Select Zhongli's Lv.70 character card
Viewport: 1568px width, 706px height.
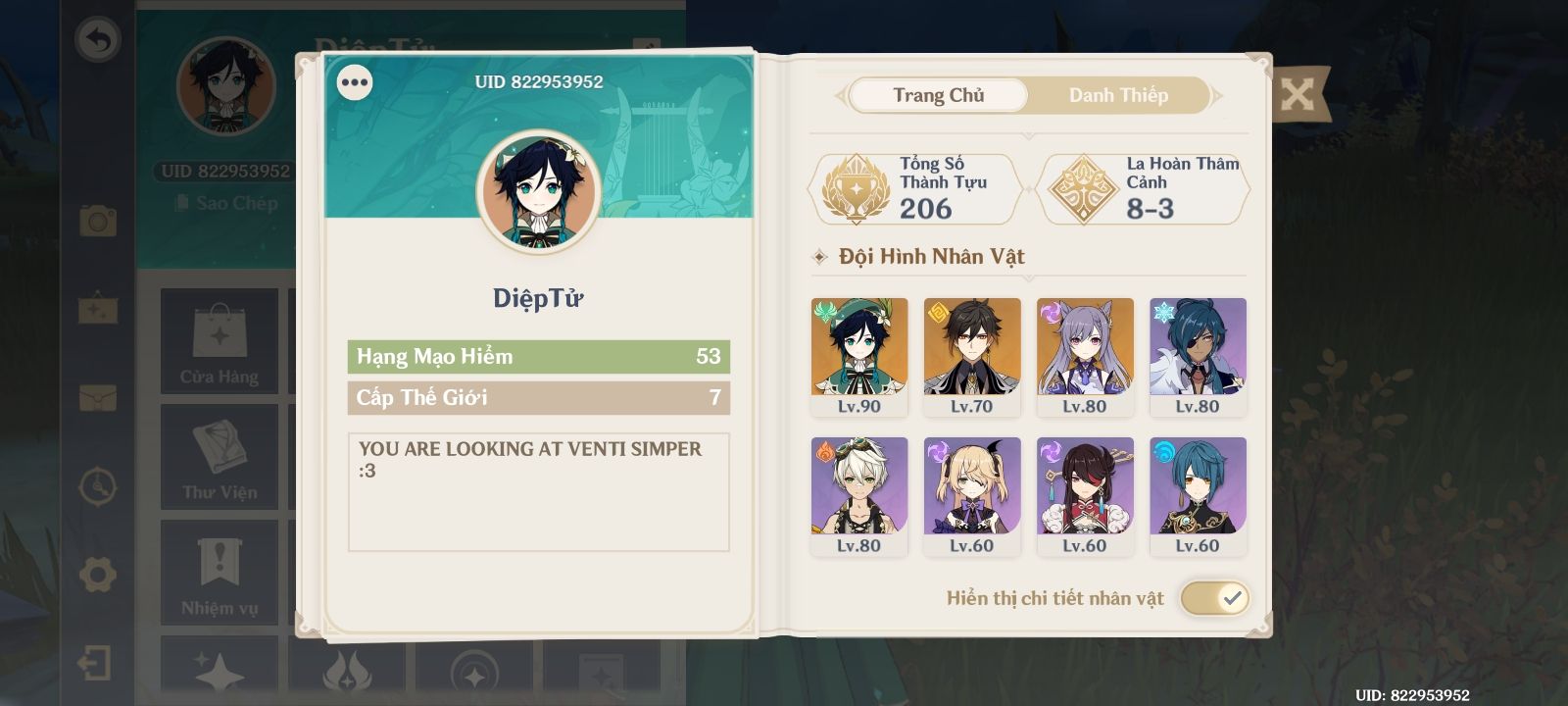pos(972,357)
